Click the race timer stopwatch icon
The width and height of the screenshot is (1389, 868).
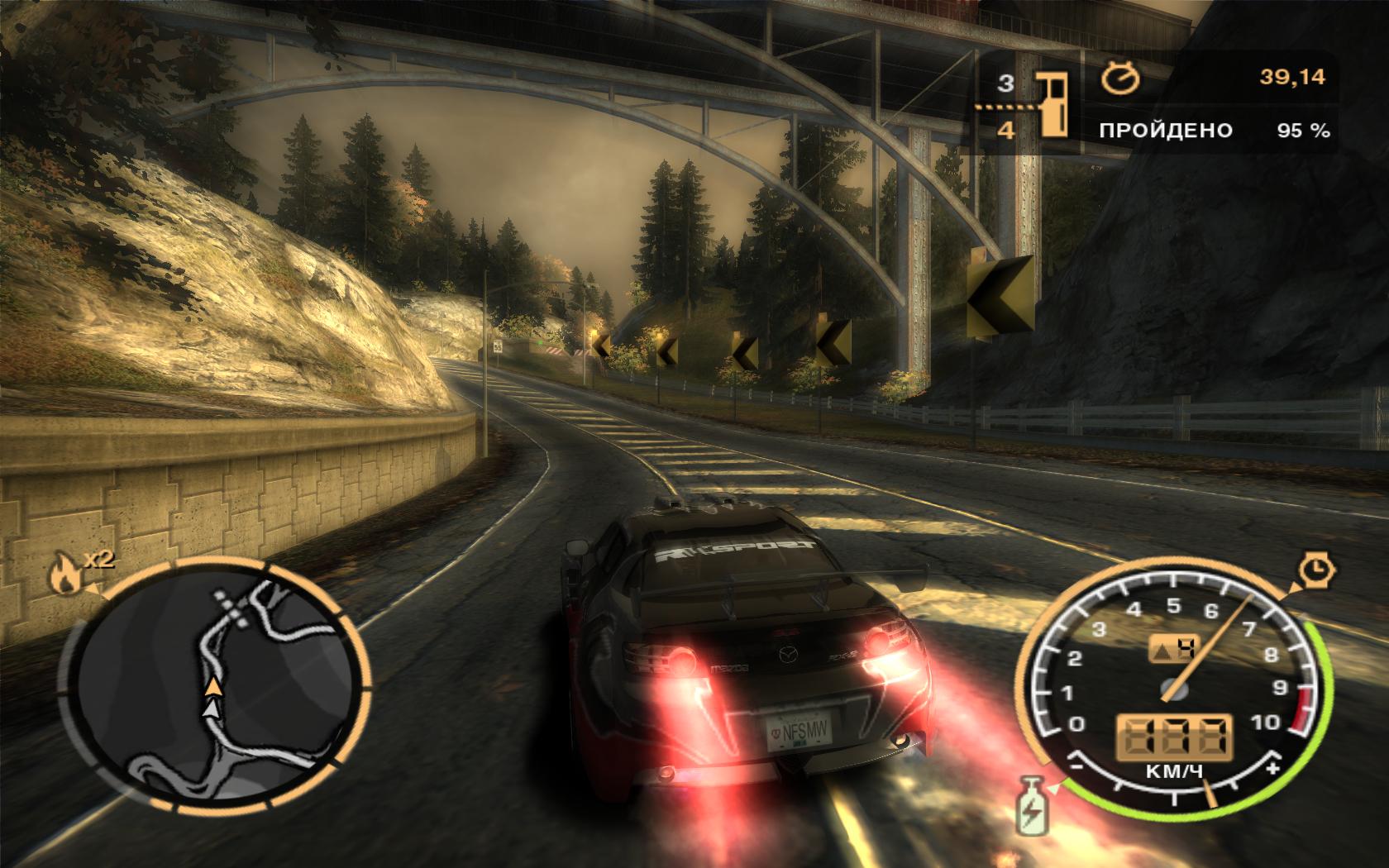click(1121, 78)
